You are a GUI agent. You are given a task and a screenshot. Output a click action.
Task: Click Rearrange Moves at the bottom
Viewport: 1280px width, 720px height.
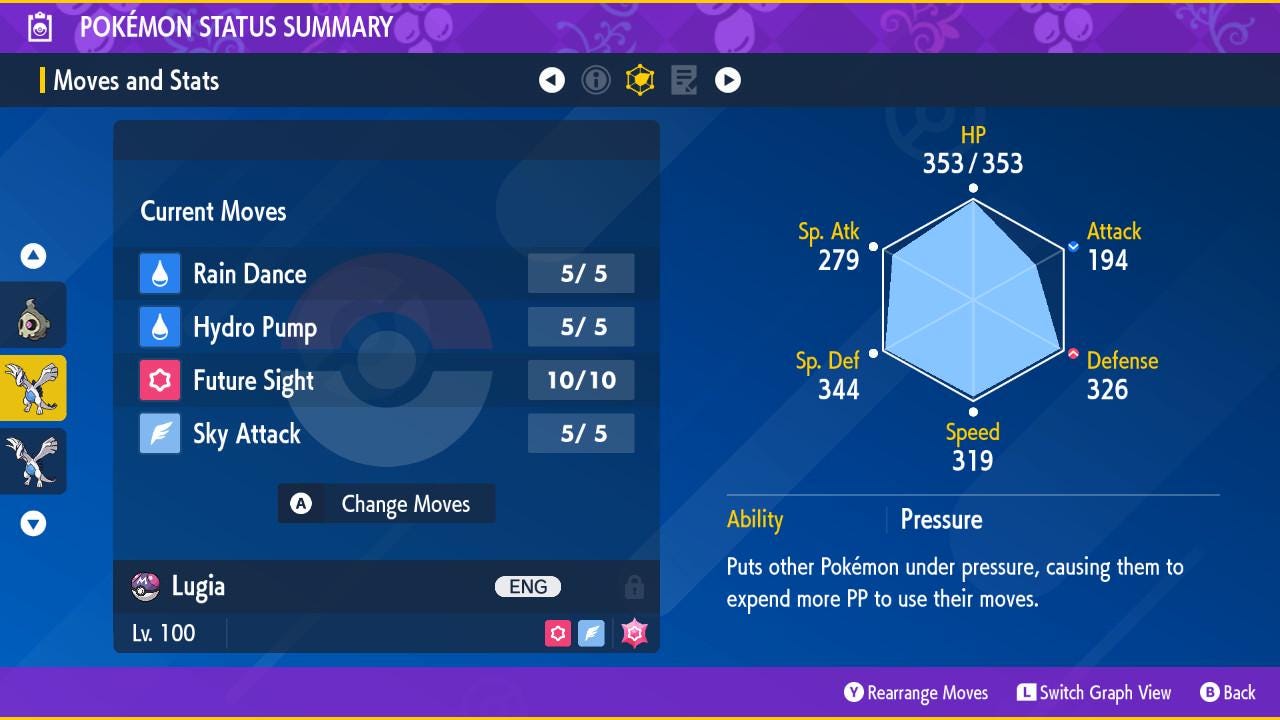pyautogui.click(x=916, y=693)
